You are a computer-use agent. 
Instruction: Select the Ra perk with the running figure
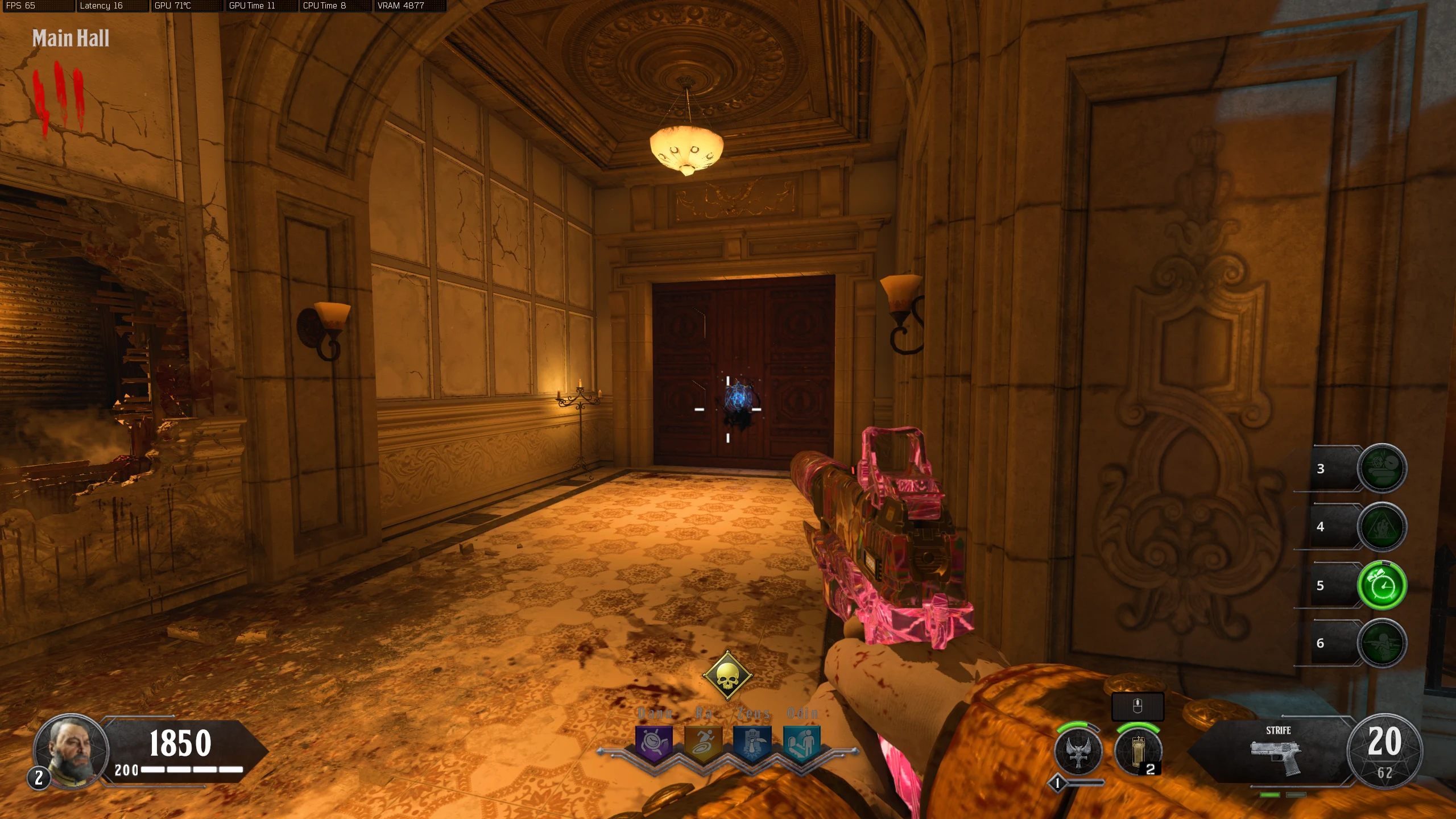click(x=703, y=743)
